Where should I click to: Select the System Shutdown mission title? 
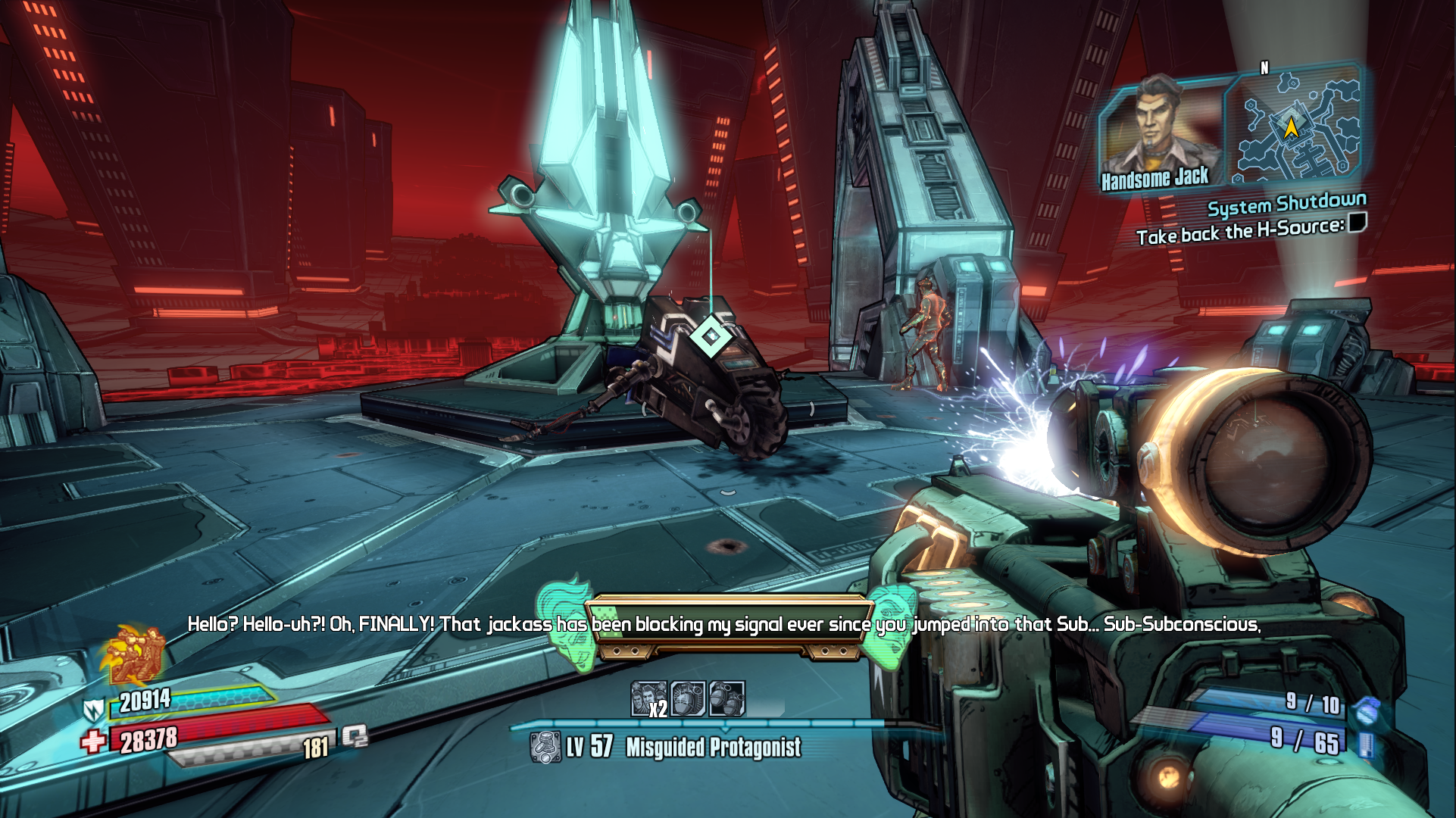coord(1286,204)
